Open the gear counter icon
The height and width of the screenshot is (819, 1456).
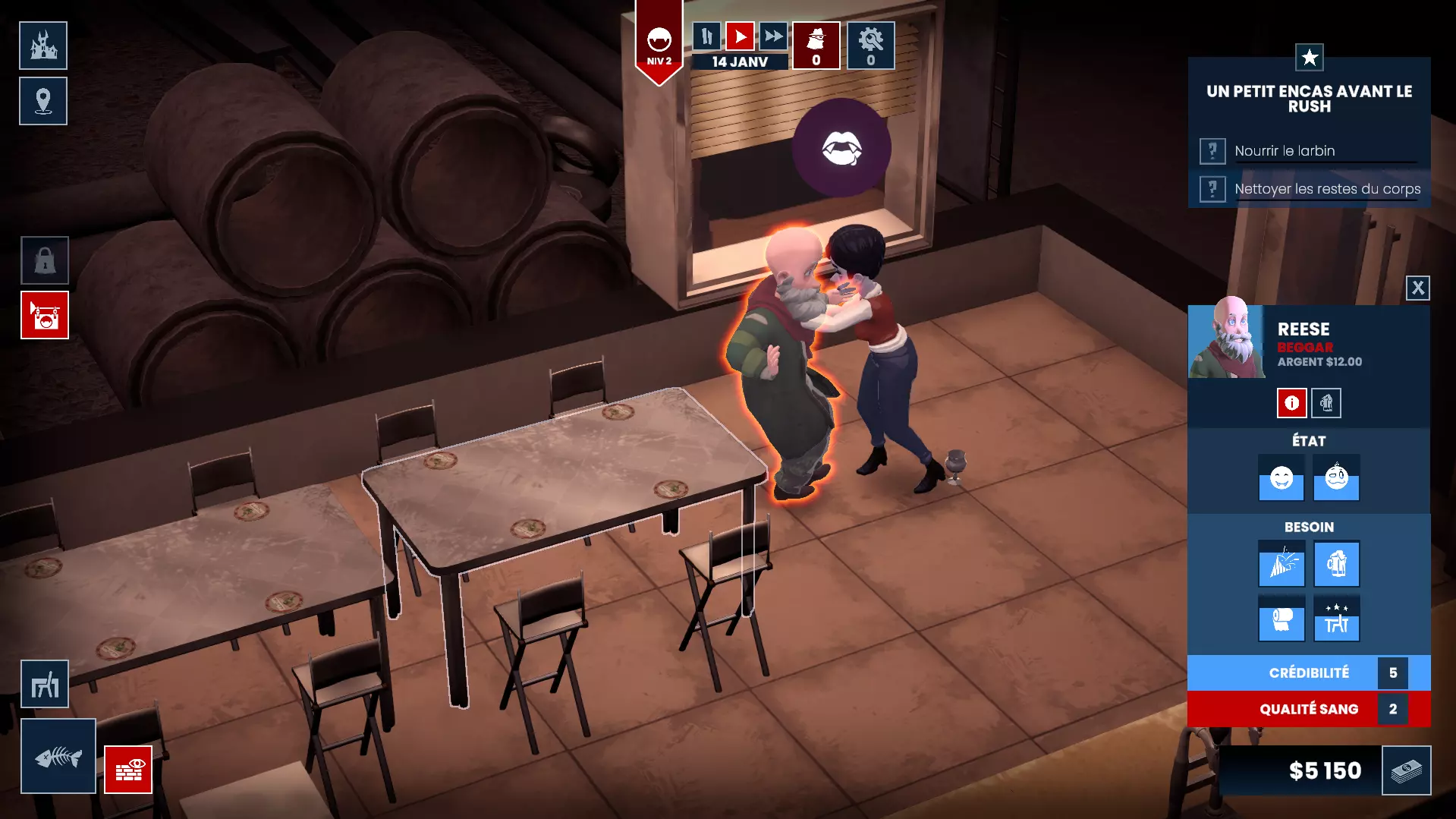pyautogui.click(x=871, y=46)
